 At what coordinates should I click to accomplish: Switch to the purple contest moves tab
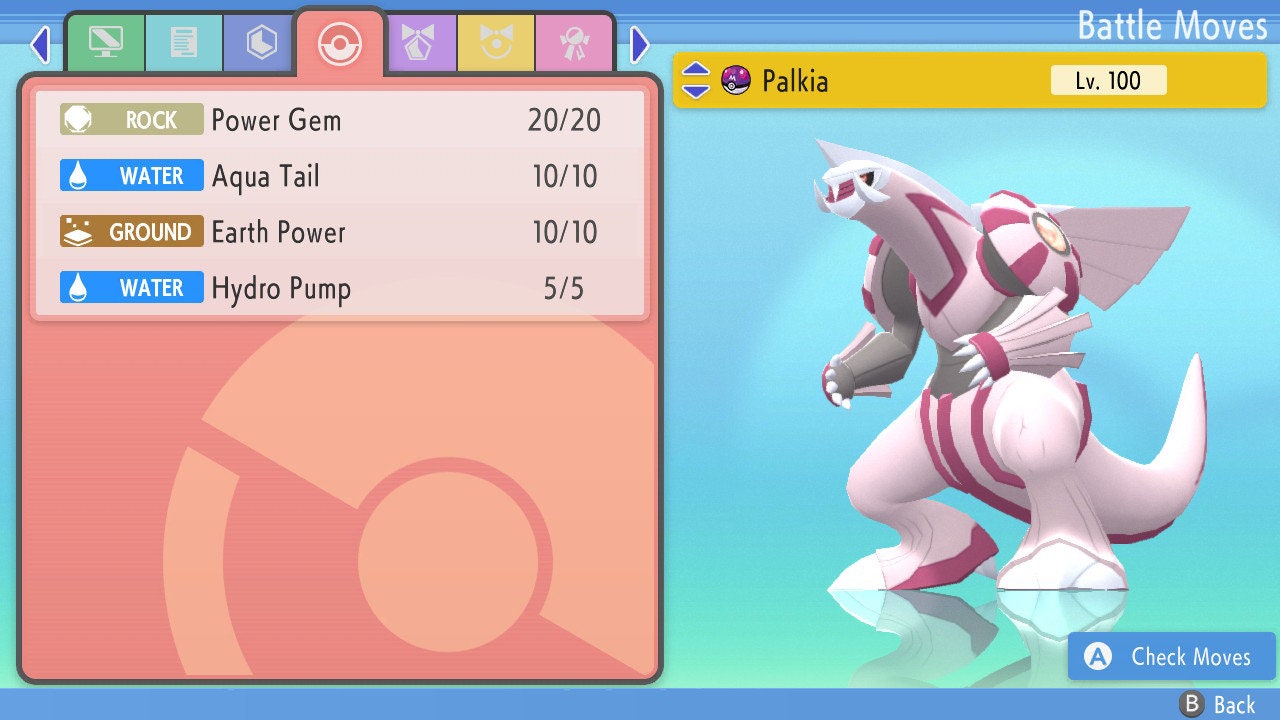[x=419, y=43]
